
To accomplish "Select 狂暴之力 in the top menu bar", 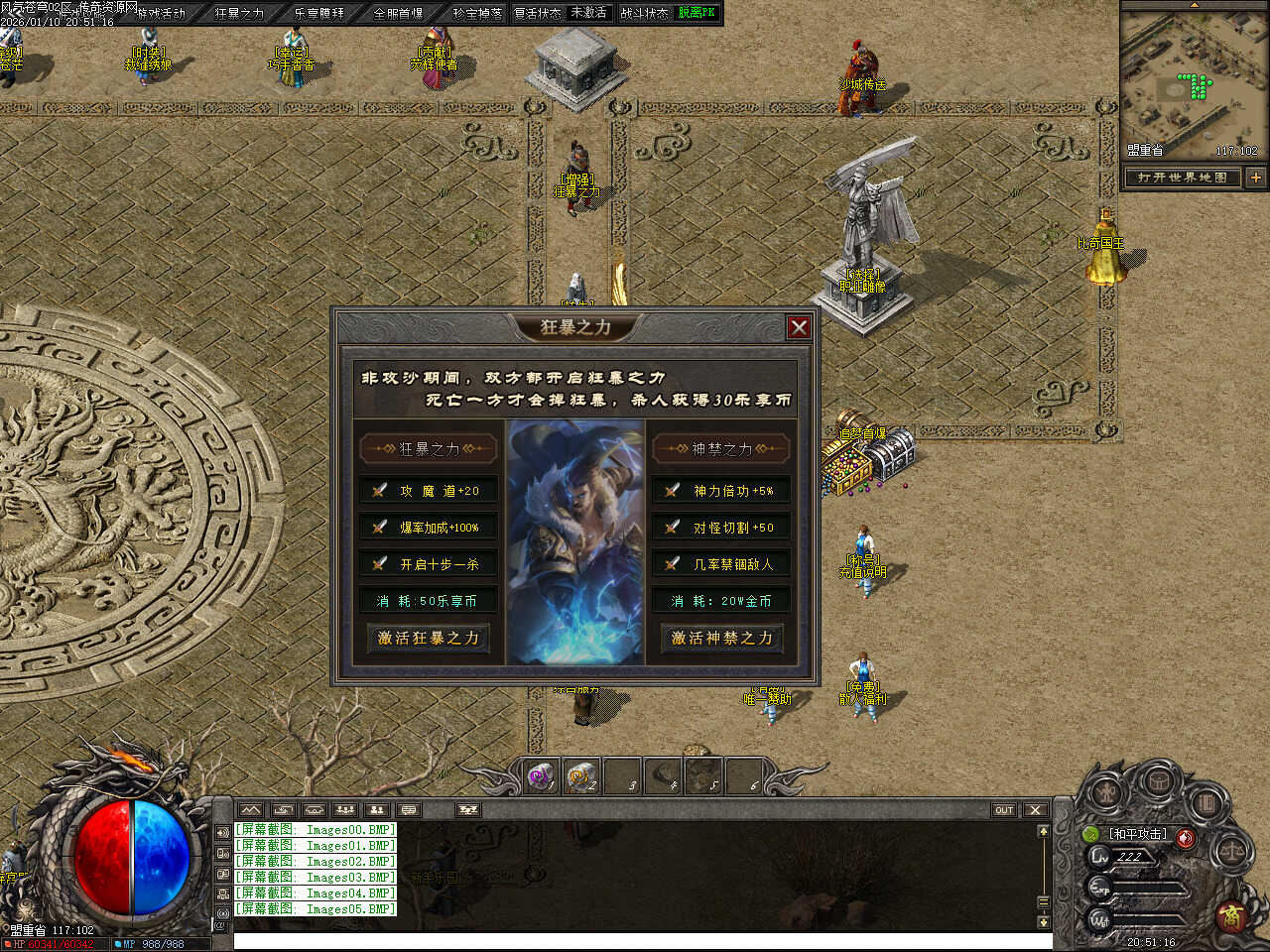I will (x=239, y=13).
